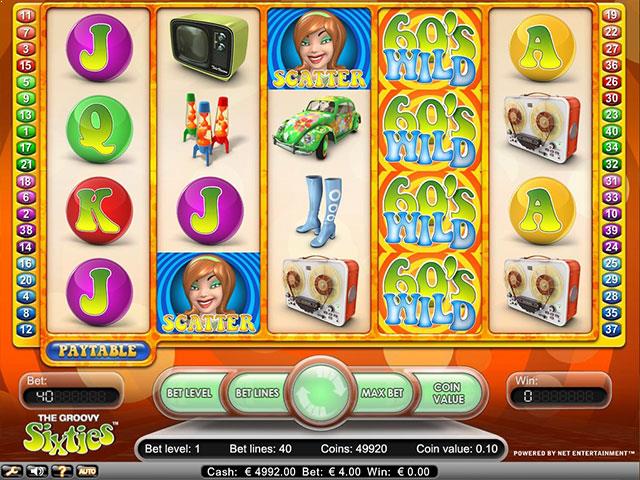Select bet line 11 marker
Viewport: 640px width, 480px height.
coord(28,15)
